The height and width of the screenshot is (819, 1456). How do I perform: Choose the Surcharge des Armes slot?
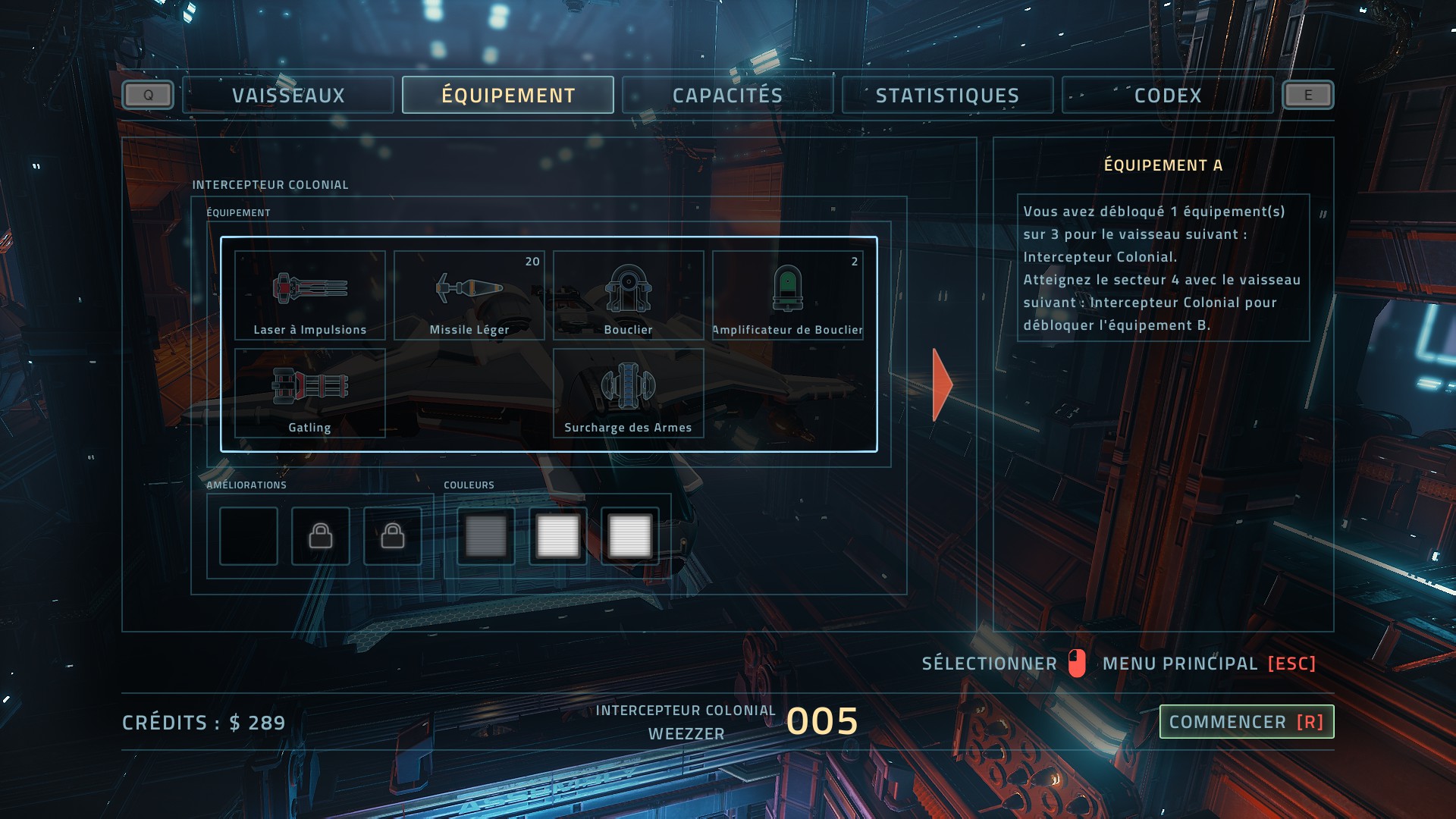tap(629, 393)
